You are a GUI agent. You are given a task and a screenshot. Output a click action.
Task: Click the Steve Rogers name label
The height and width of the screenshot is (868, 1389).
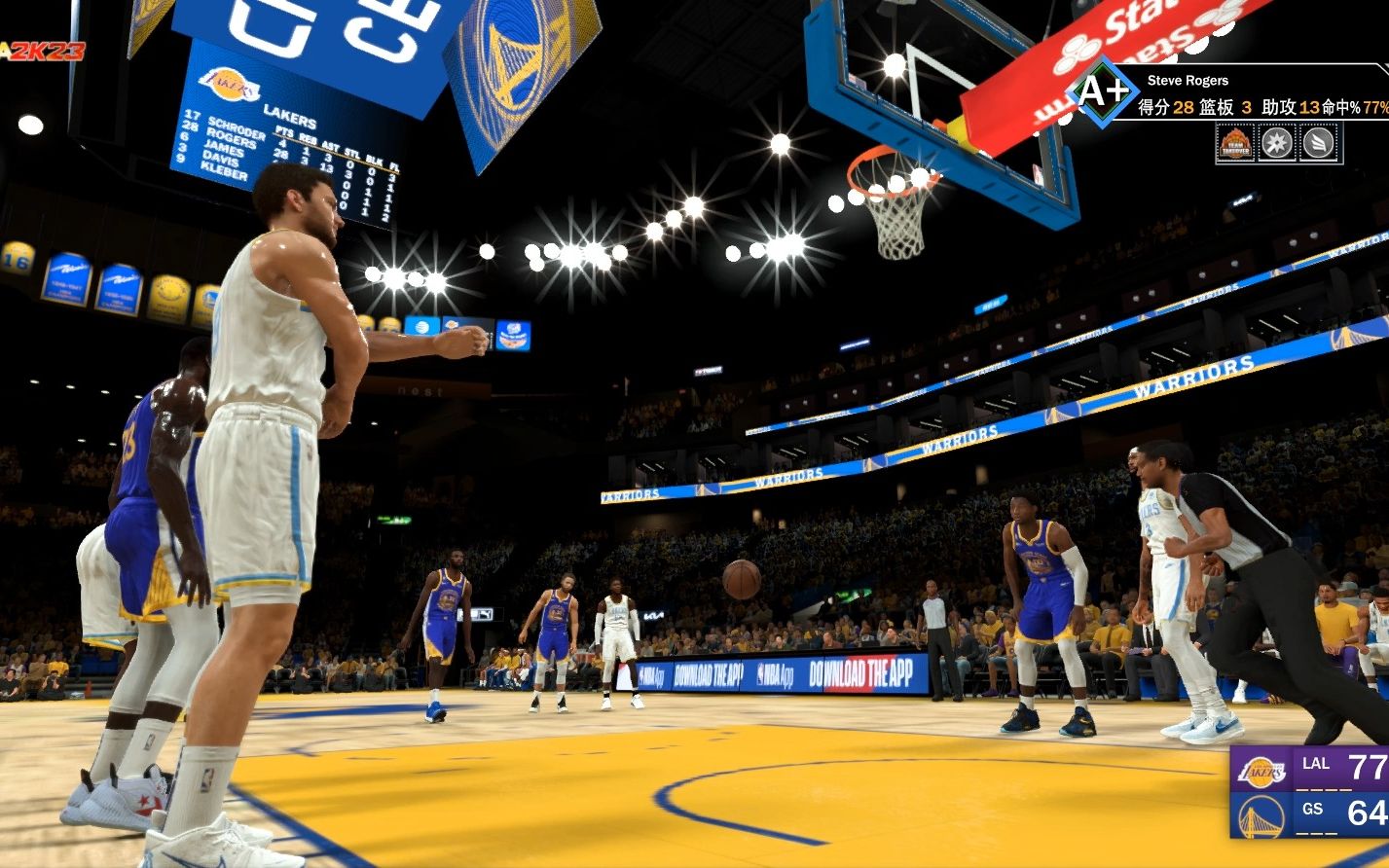pos(1188,81)
